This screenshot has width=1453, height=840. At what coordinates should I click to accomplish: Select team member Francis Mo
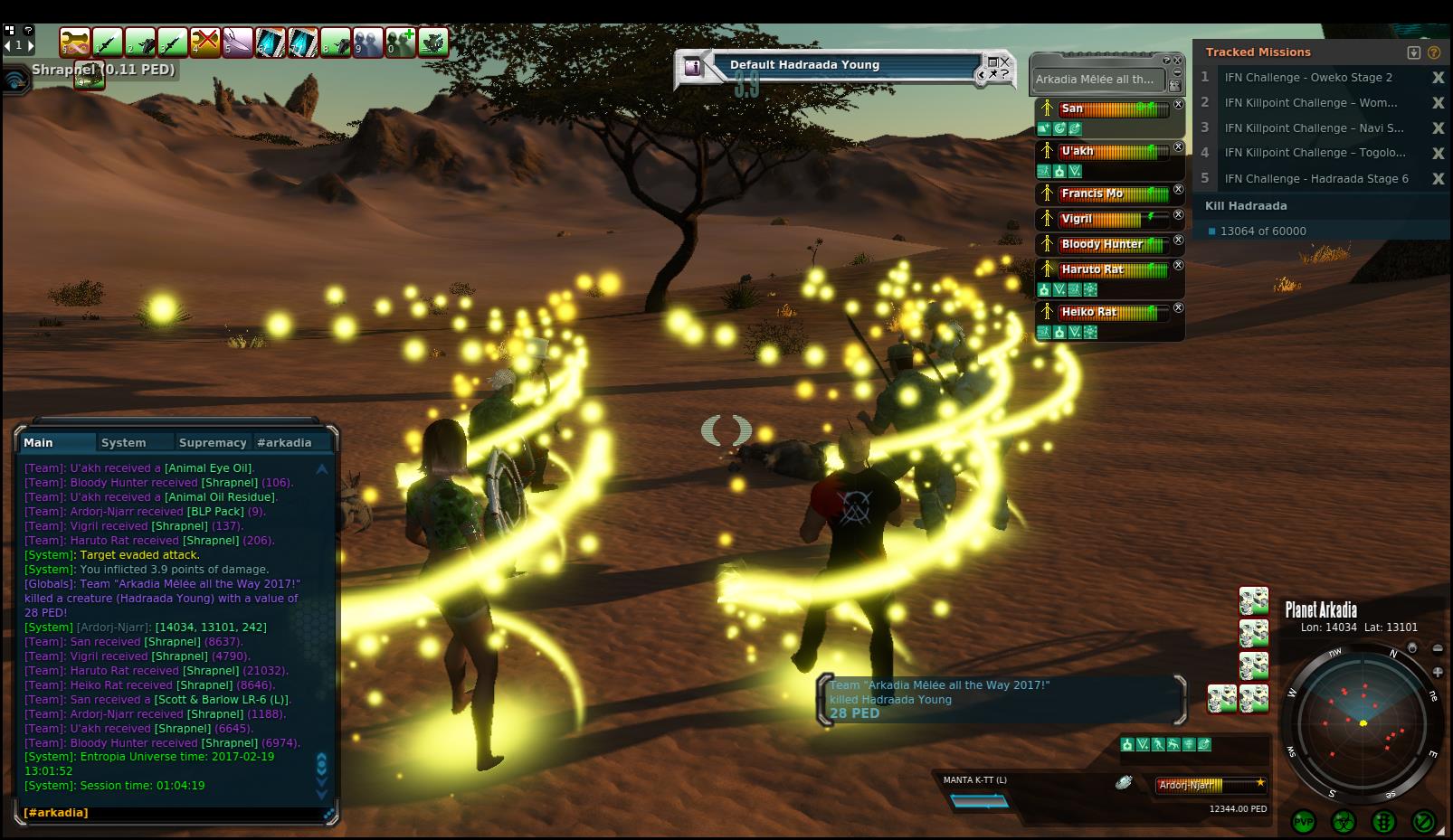click(1092, 193)
